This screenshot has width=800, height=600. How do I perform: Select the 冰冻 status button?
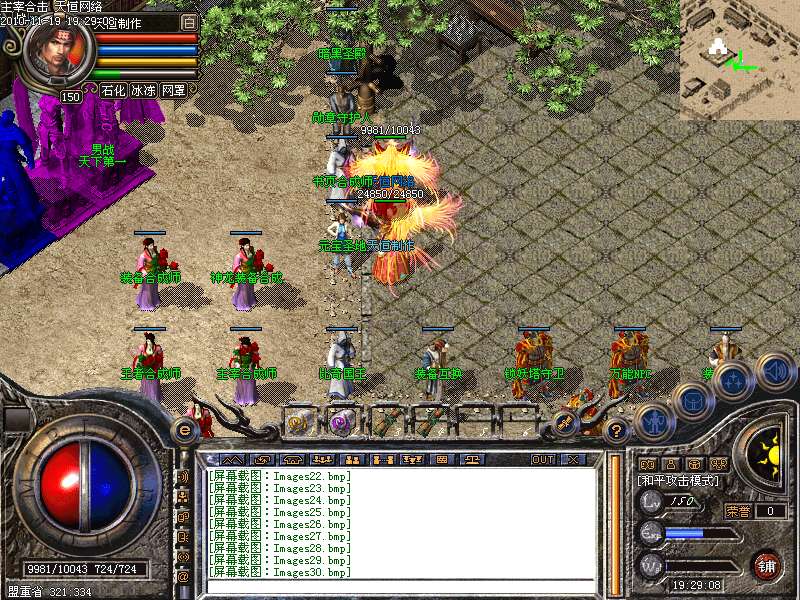coord(143,90)
